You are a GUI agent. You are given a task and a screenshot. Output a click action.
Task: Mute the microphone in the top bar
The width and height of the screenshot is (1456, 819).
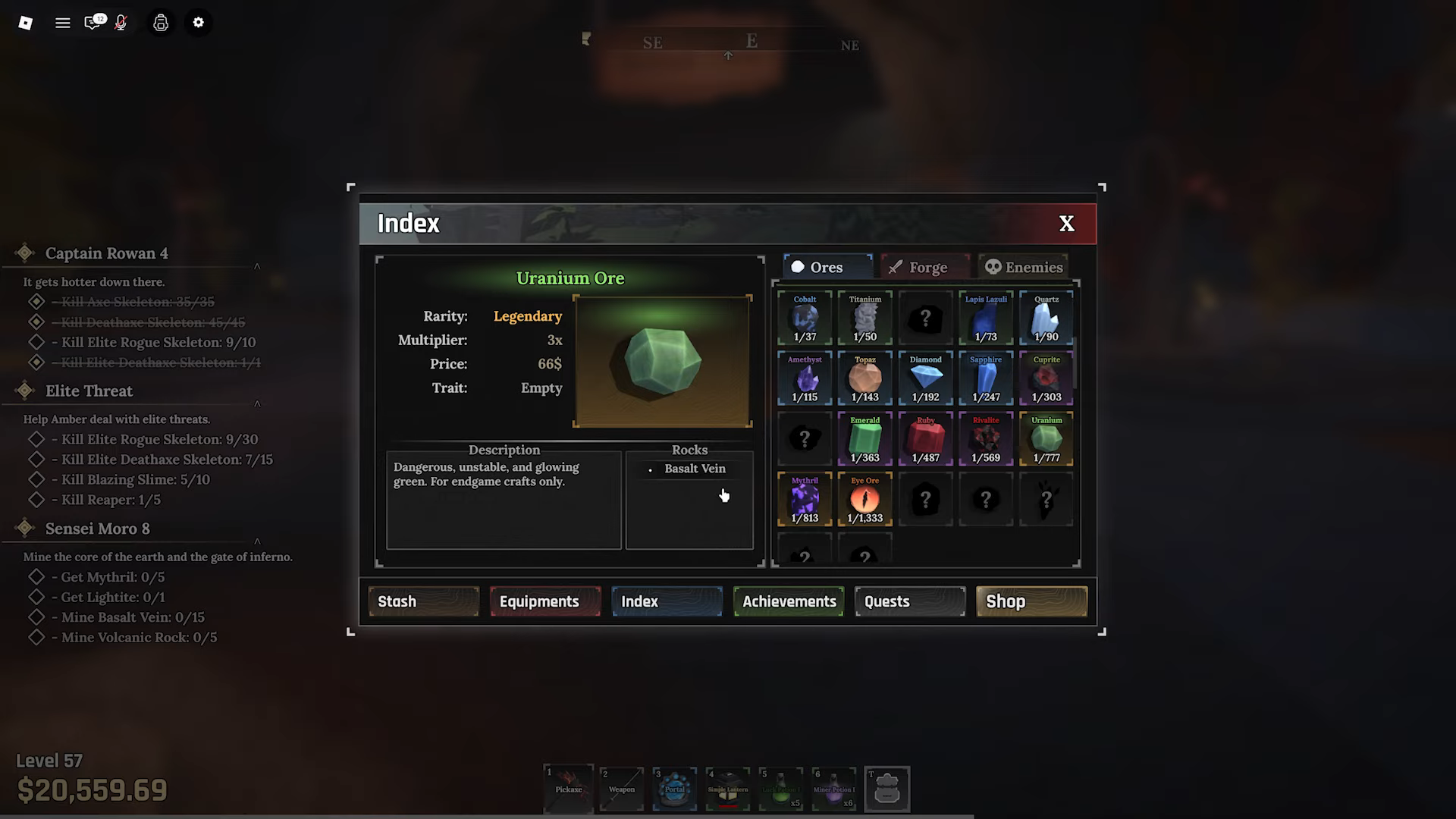[x=120, y=23]
